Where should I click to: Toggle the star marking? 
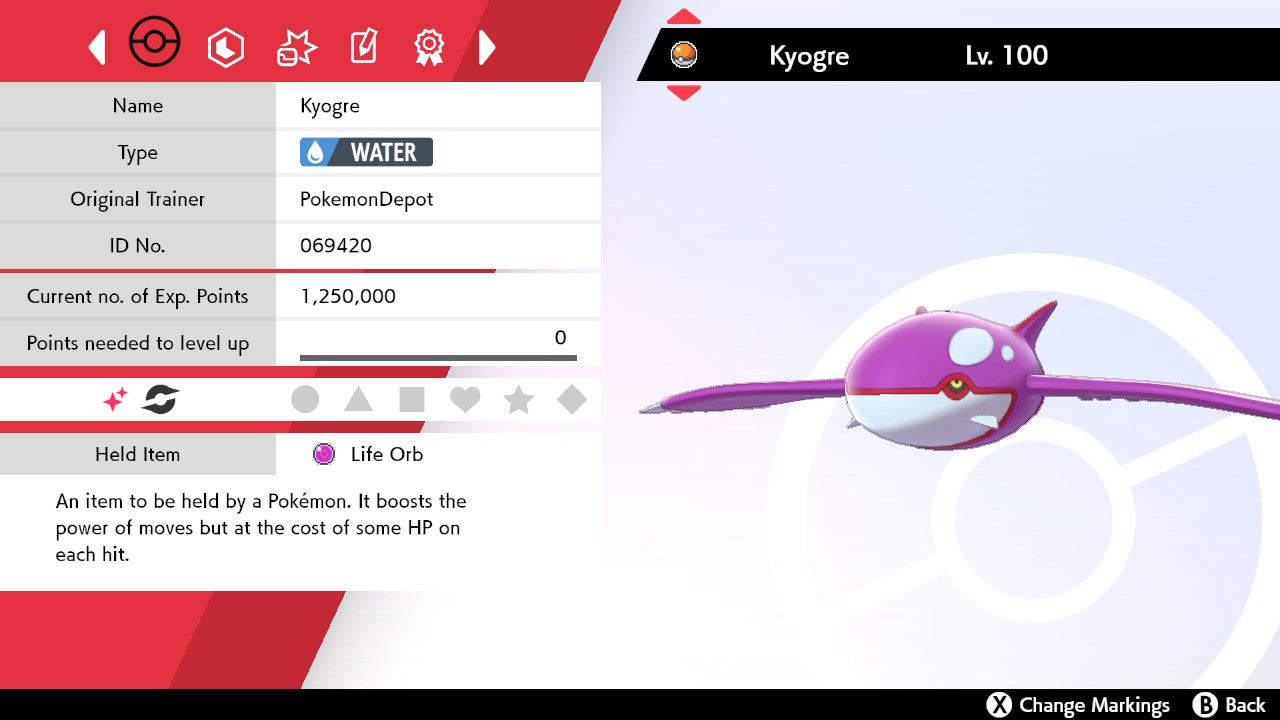pyautogui.click(x=518, y=400)
